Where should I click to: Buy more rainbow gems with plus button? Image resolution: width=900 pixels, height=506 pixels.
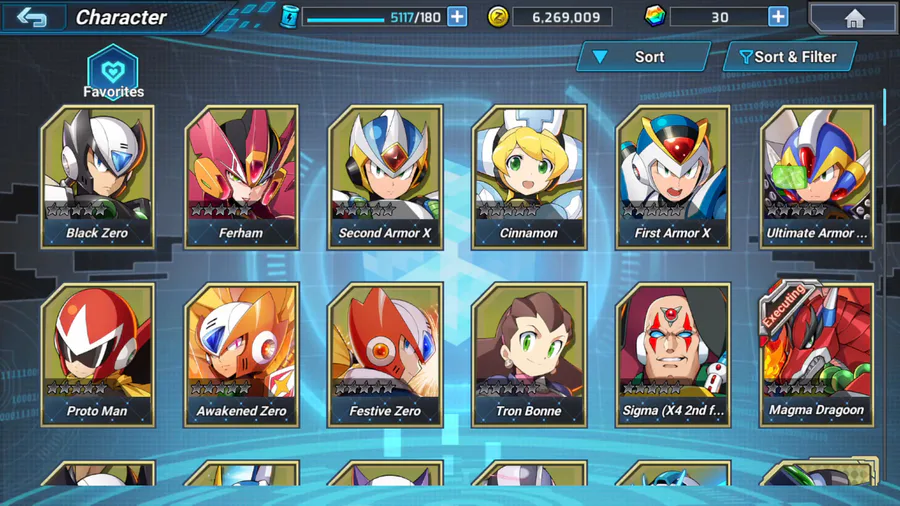click(x=778, y=17)
